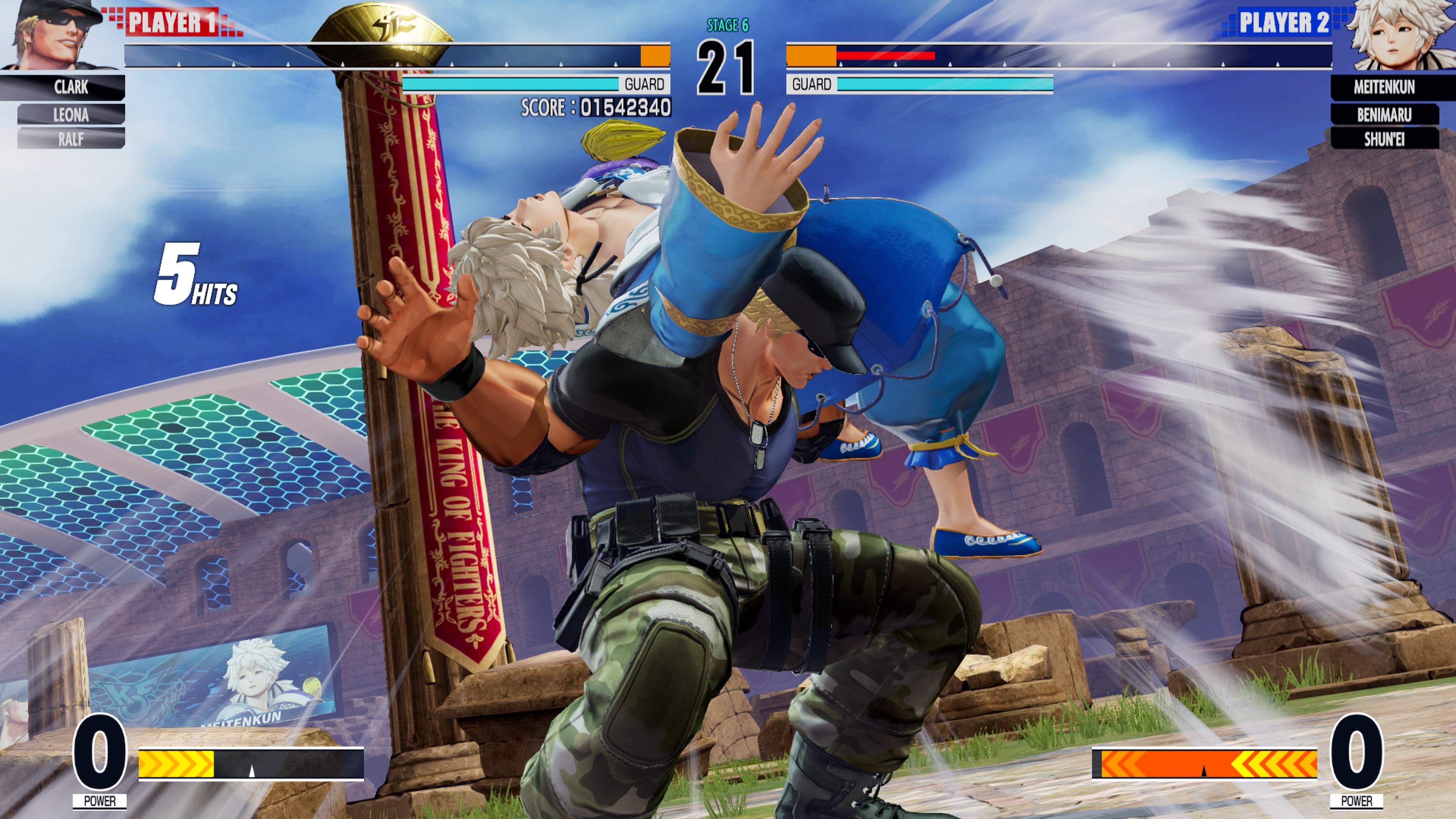The width and height of the screenshot is (1456, 819).
Task: Select BENIMARU in Player 2's team list
Action: pos(1384,115)
